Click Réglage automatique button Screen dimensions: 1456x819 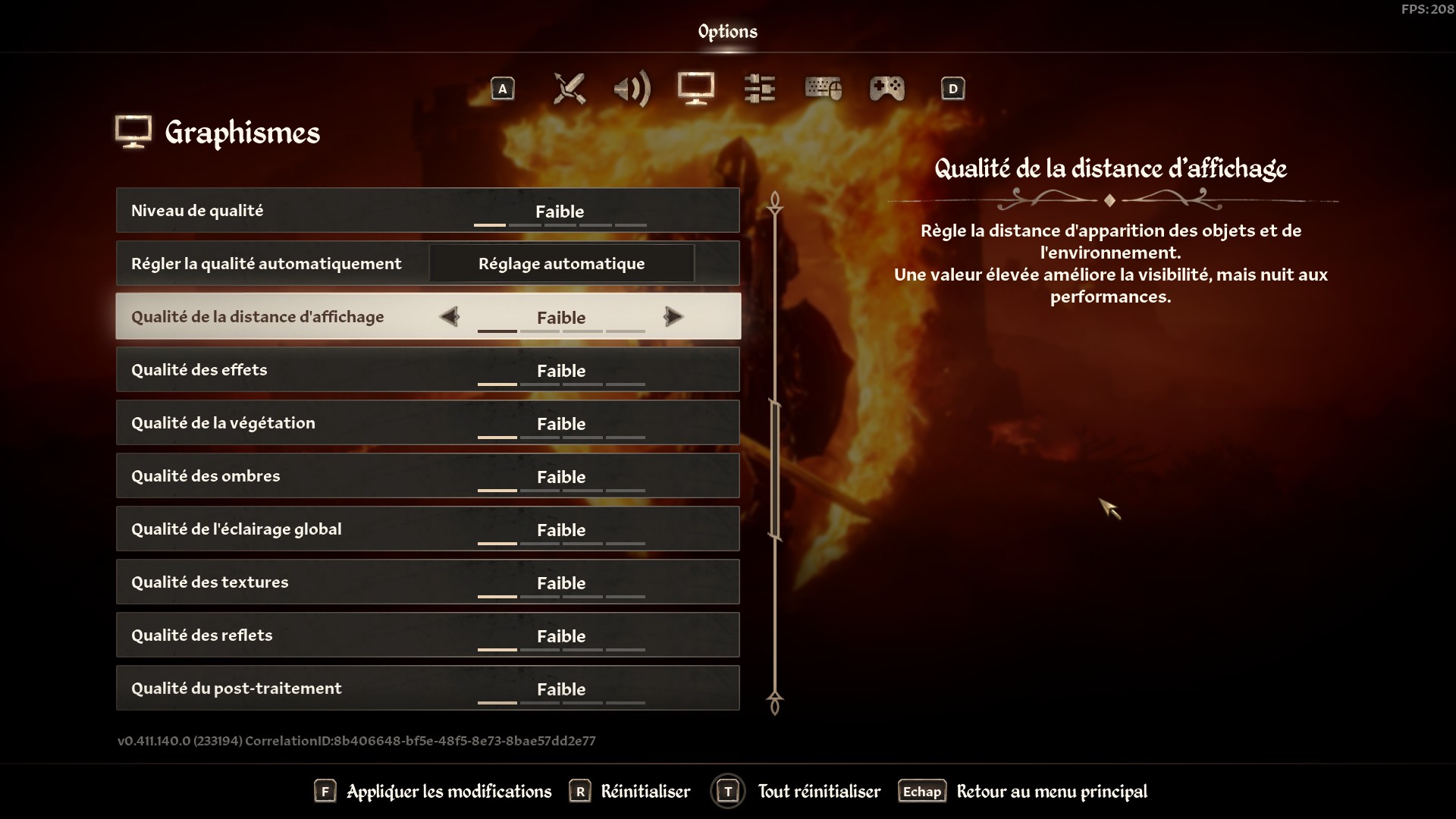(x=561, y=263)
